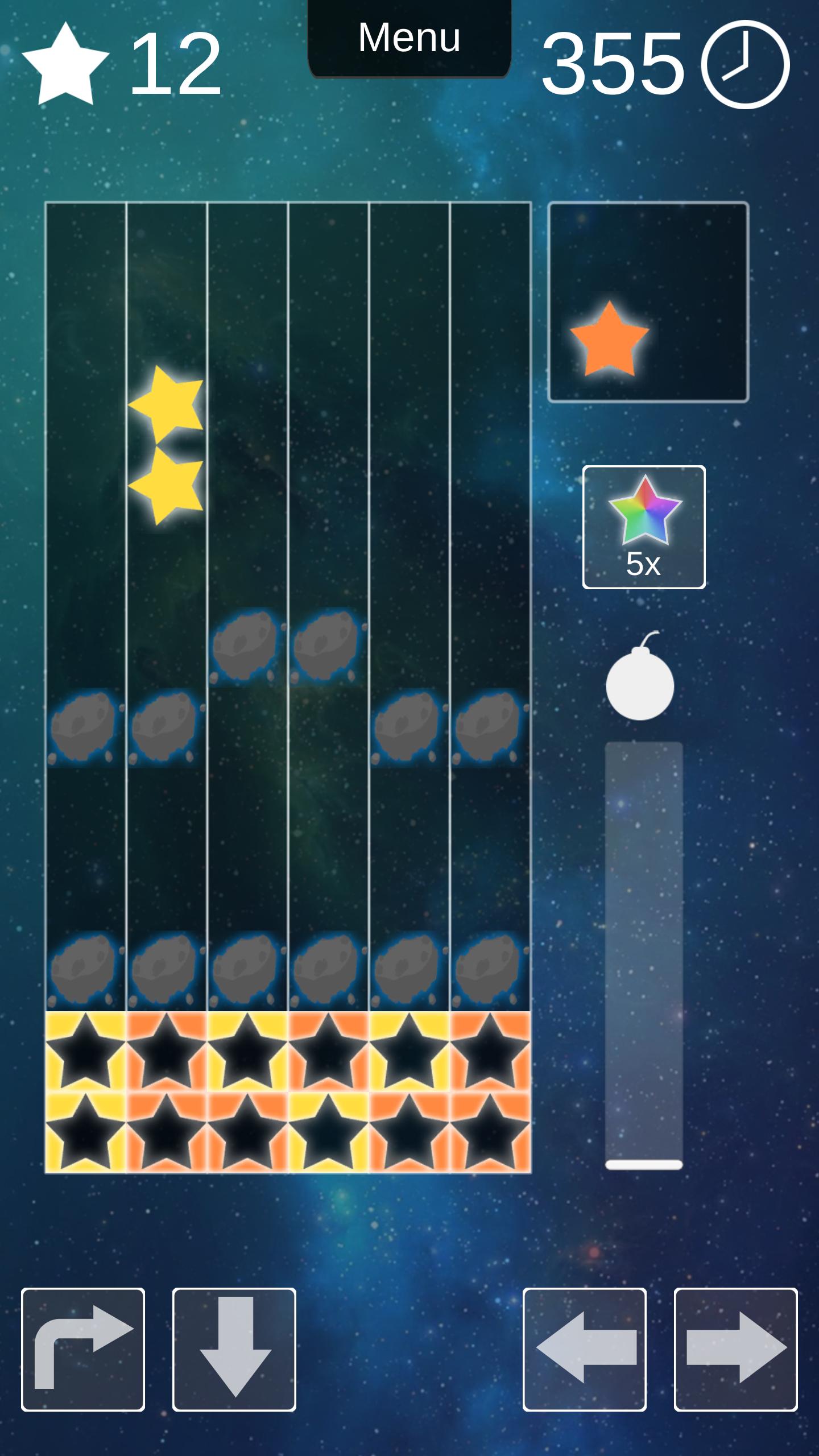Tap the rotate piece arrow button

pos(83,1349)
